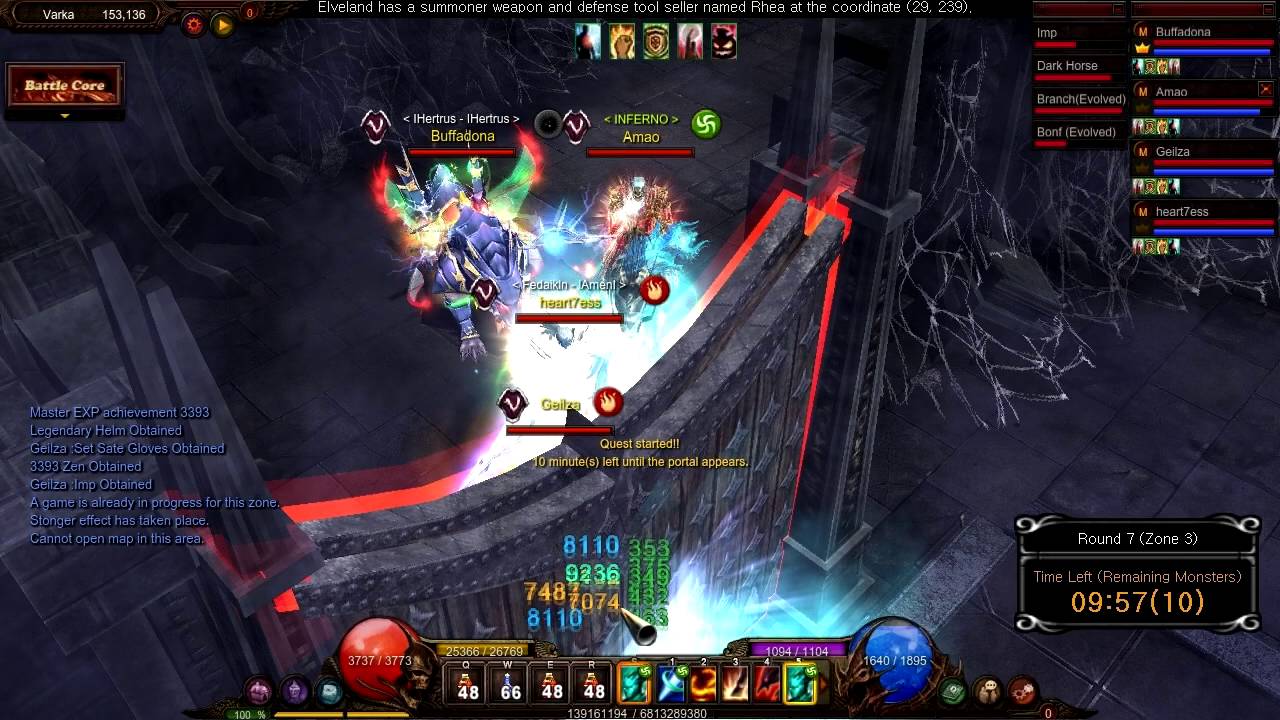This screenshot has width=1280, height=720.
Task: Choose the Bonf (Evolved) entry
Action: coord(1078,133)
